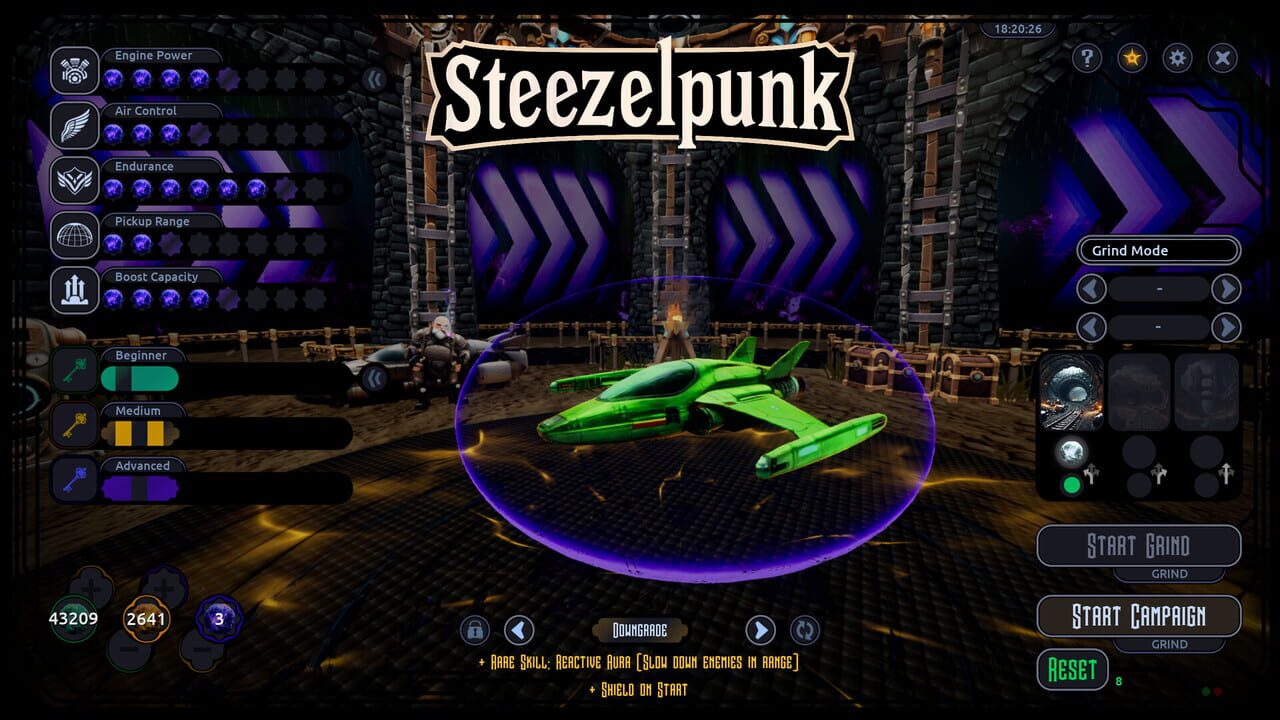This screenshot has width=1280, height=720.
Task: Select the moon globe toggle below first level
Action: pyautogui.click(x=1071, y=450)
